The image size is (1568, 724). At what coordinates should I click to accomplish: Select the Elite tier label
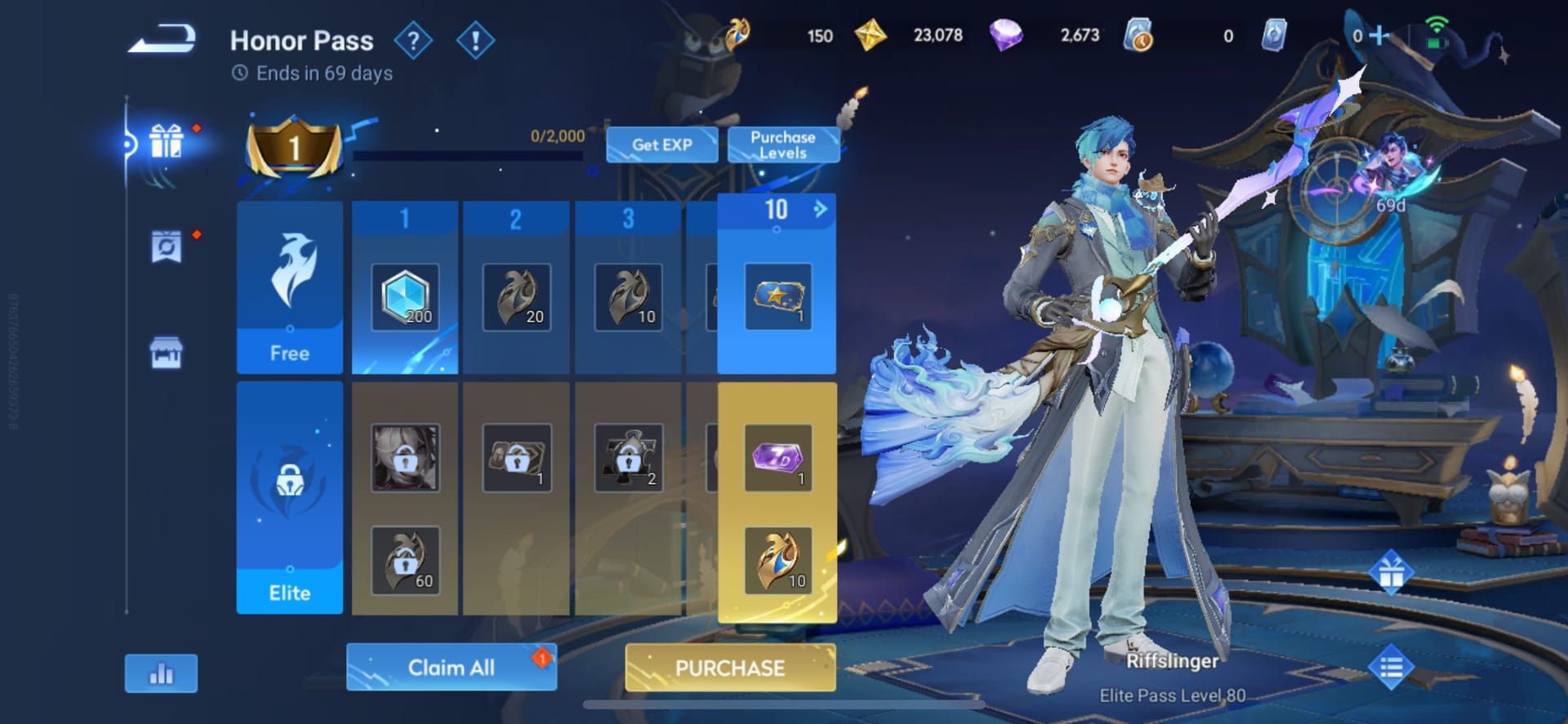tap(289, 593)
